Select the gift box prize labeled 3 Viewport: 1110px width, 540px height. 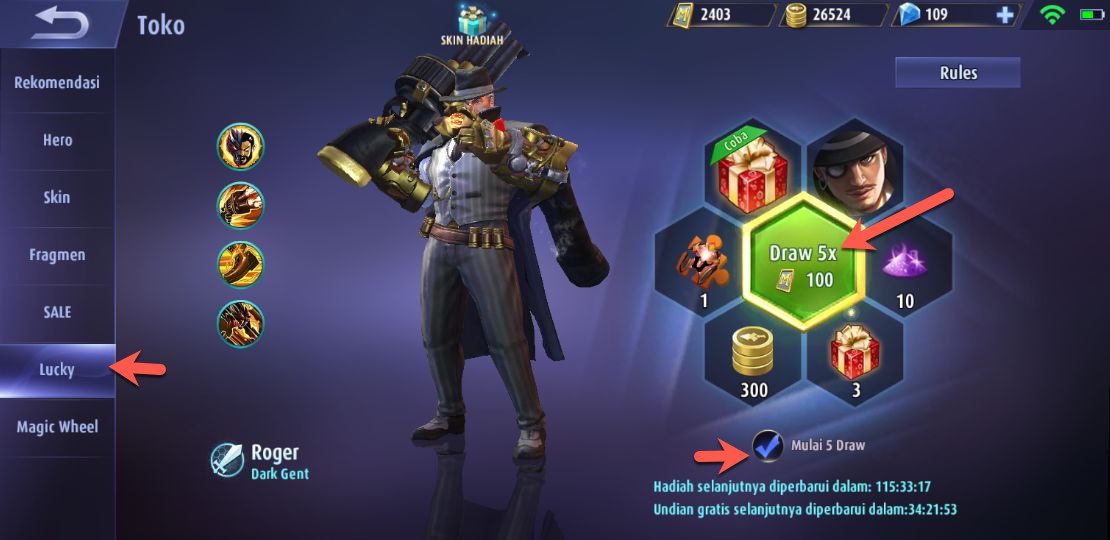tap(855, 355)
